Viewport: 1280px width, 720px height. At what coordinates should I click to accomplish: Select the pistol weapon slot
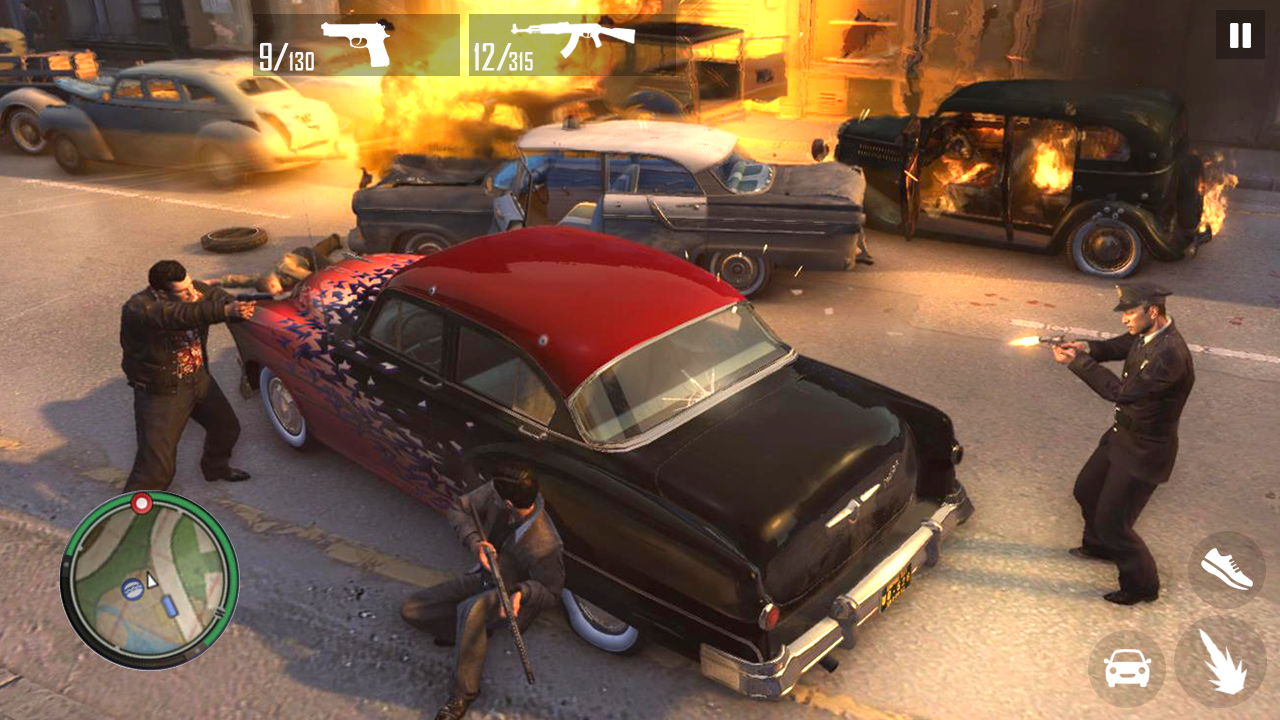(356, 45)
